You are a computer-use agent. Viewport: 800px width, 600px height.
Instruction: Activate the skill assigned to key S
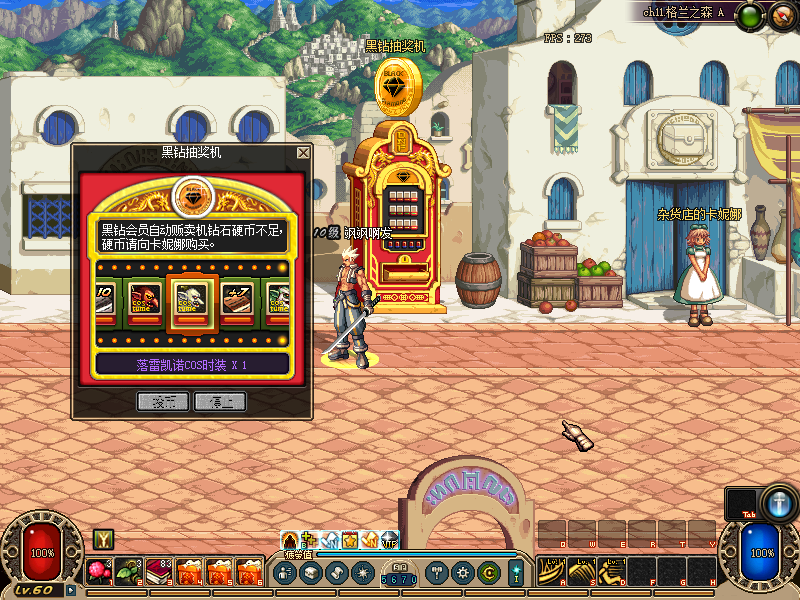pyautogui.click(x=583, y=571)
